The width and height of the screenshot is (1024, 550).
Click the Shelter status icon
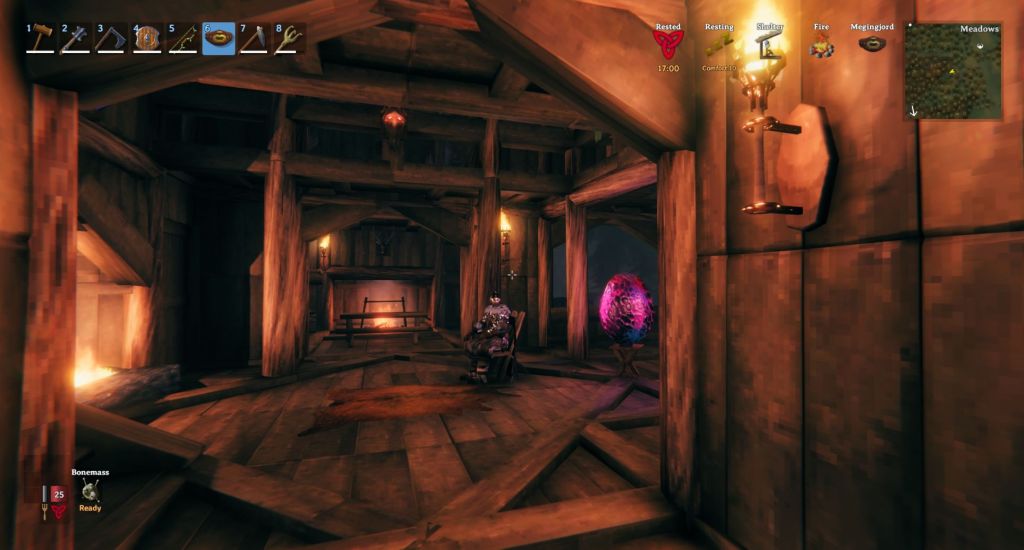(770, 45)
